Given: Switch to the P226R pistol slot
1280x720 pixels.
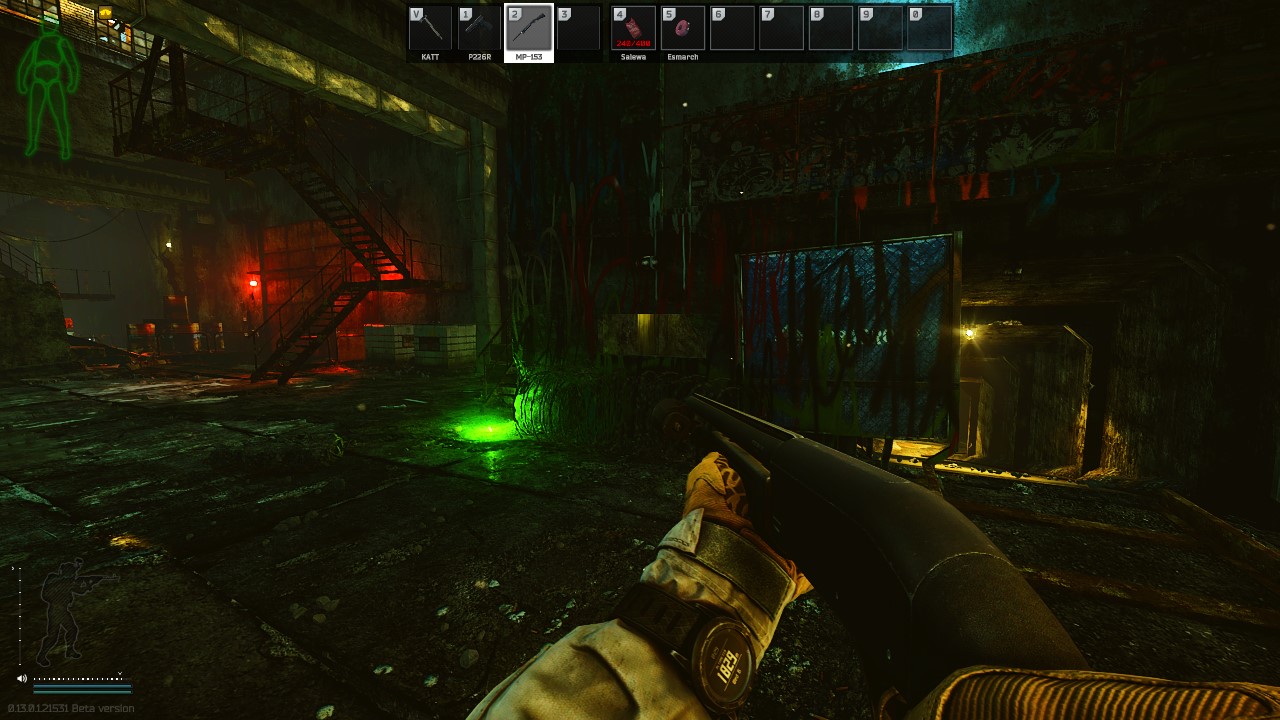Looking at the screenshot, I should point(479,29).
